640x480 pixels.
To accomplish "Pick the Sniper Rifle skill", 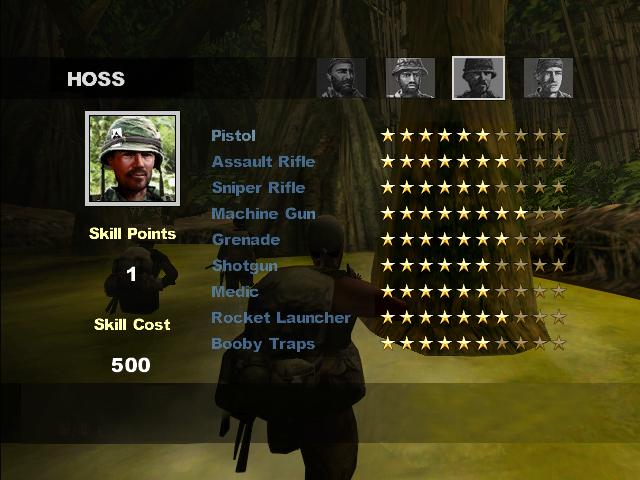I will click(x=258, y=188).
